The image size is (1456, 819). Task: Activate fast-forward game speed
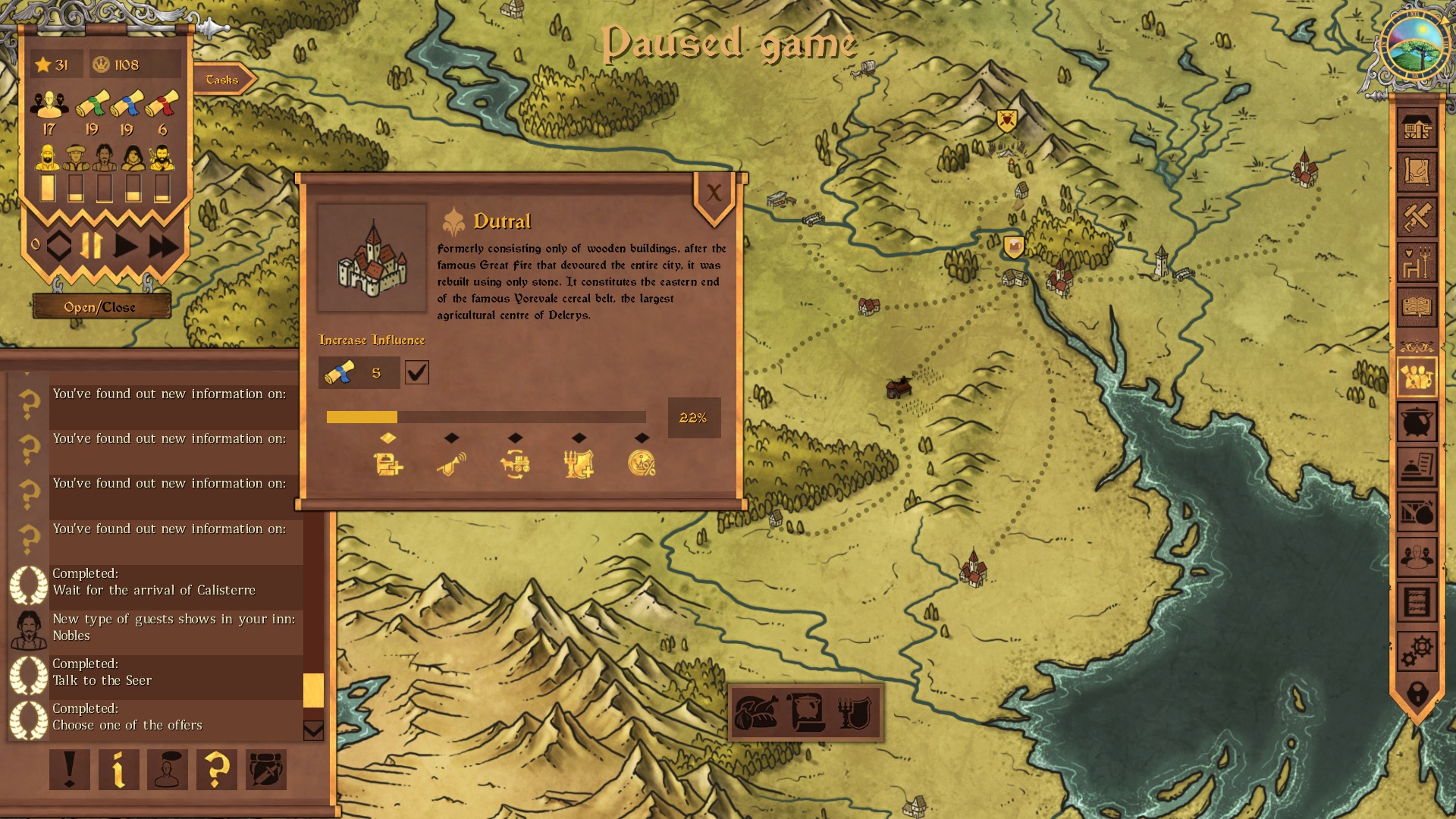[163, 246]
